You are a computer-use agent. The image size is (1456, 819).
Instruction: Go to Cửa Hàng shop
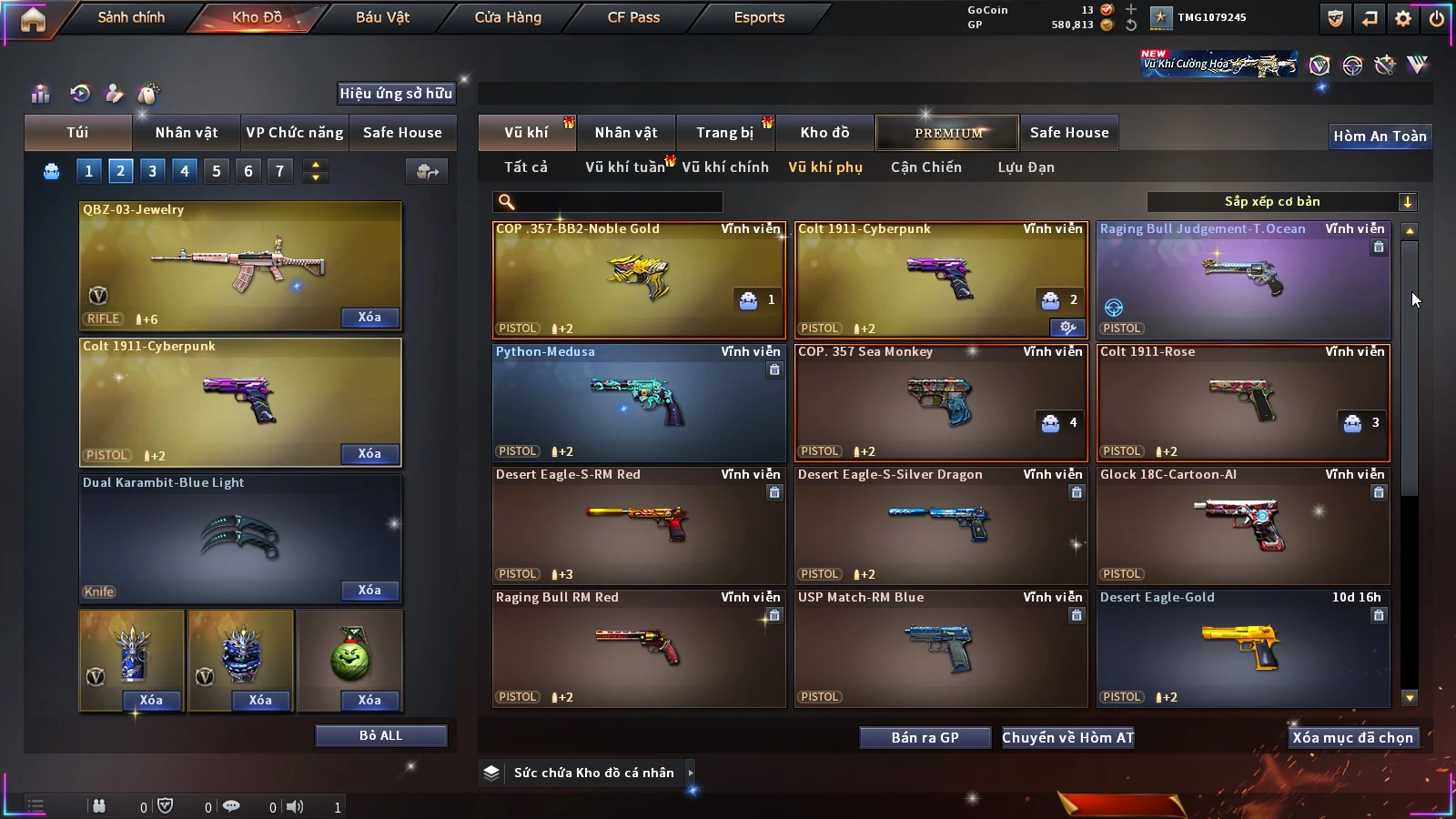coord(508,17)
